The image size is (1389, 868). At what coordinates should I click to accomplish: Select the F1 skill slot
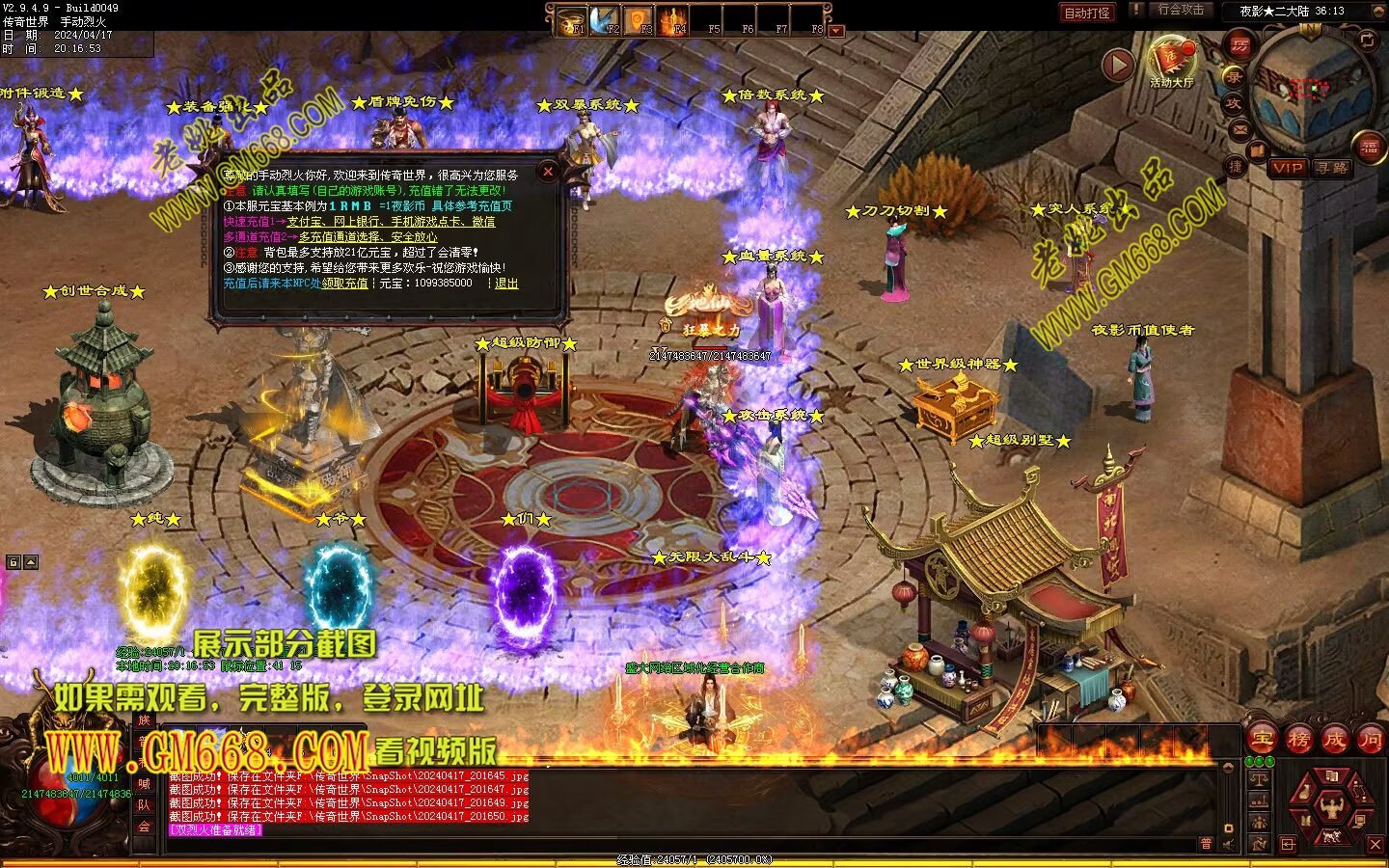point(573,20)
